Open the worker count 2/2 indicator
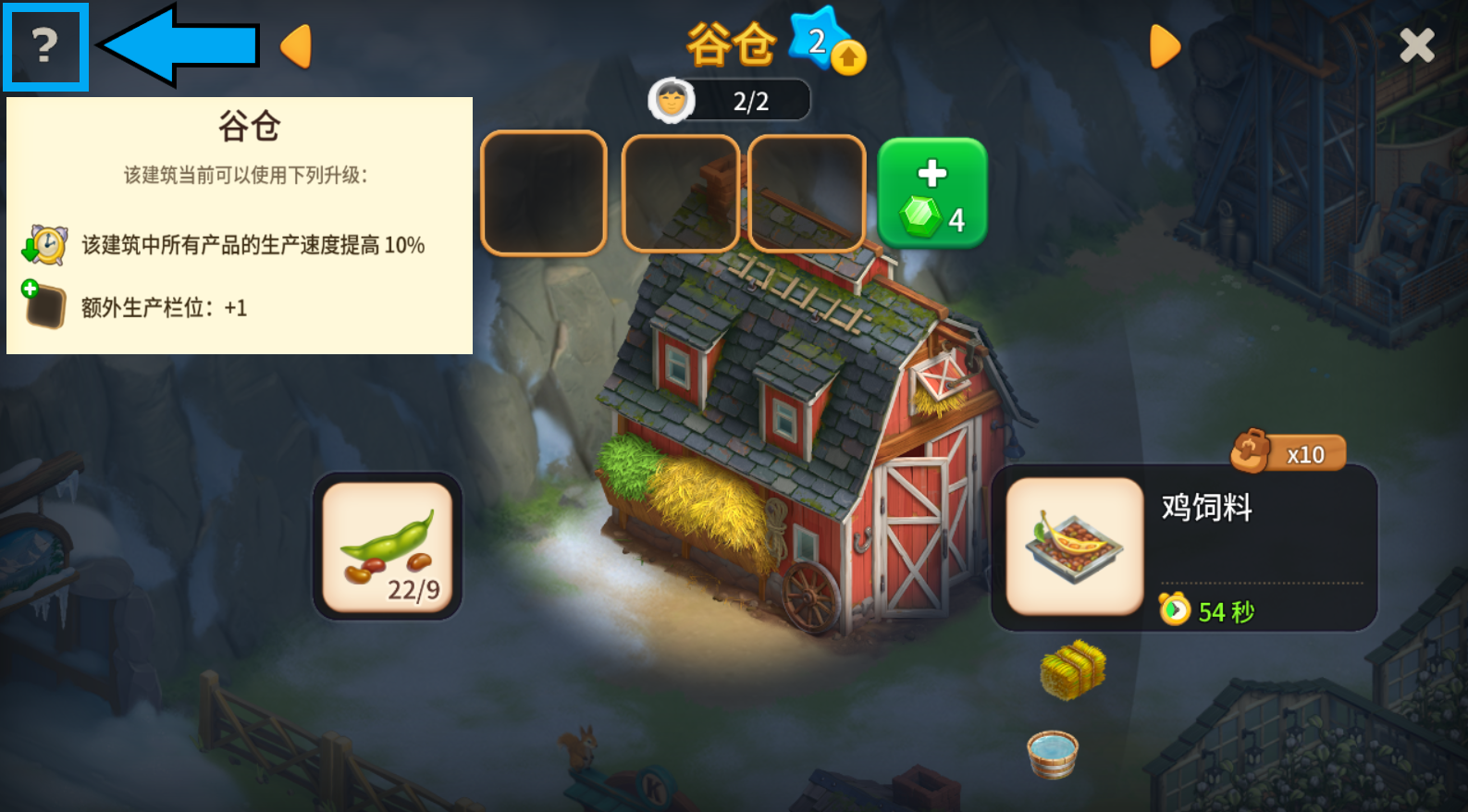This screenshot has height=812, width=1468. click(730, 101)
